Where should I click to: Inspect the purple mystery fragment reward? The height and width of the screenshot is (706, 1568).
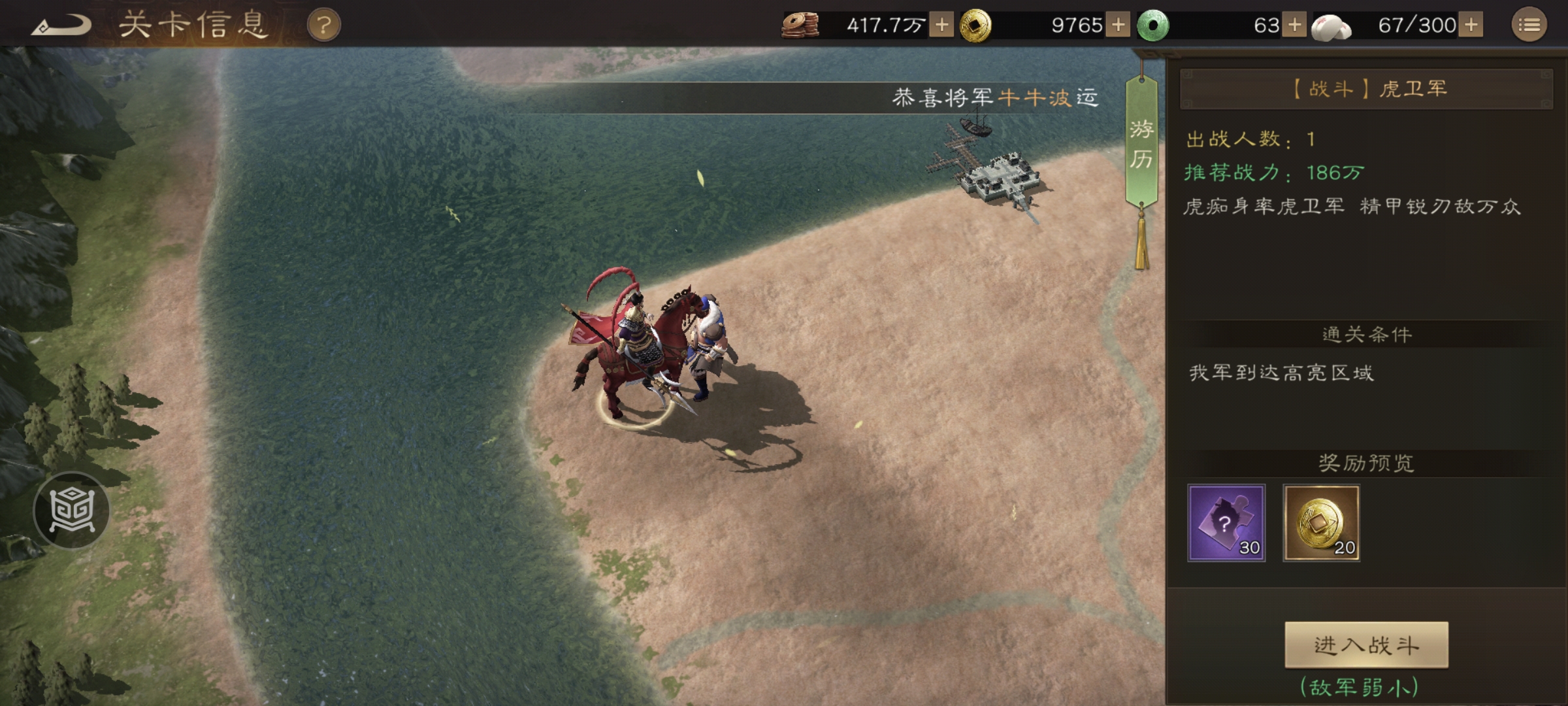[x=1226, y=523]
